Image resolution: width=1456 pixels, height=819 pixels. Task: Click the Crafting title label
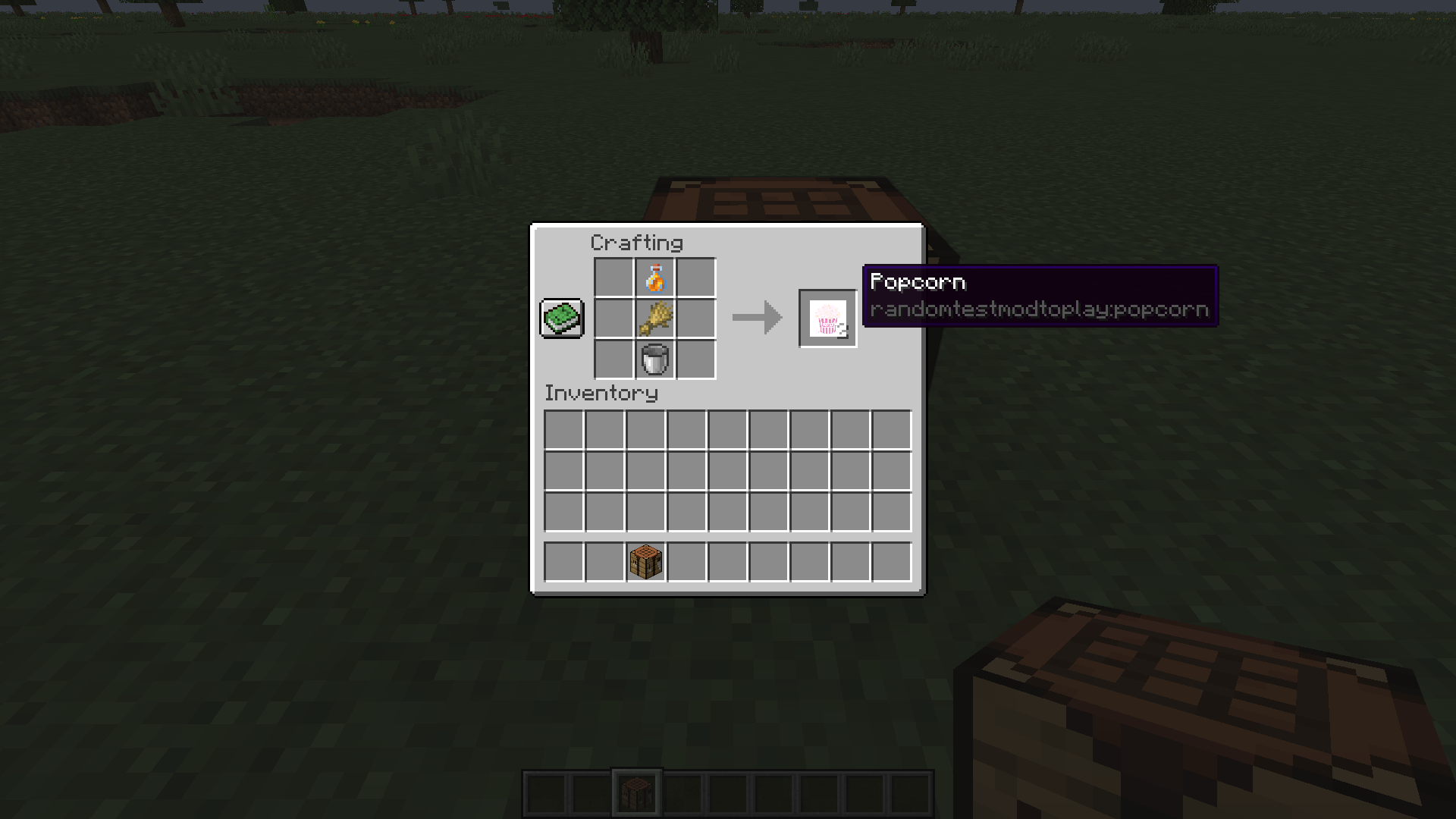point(635,243)
